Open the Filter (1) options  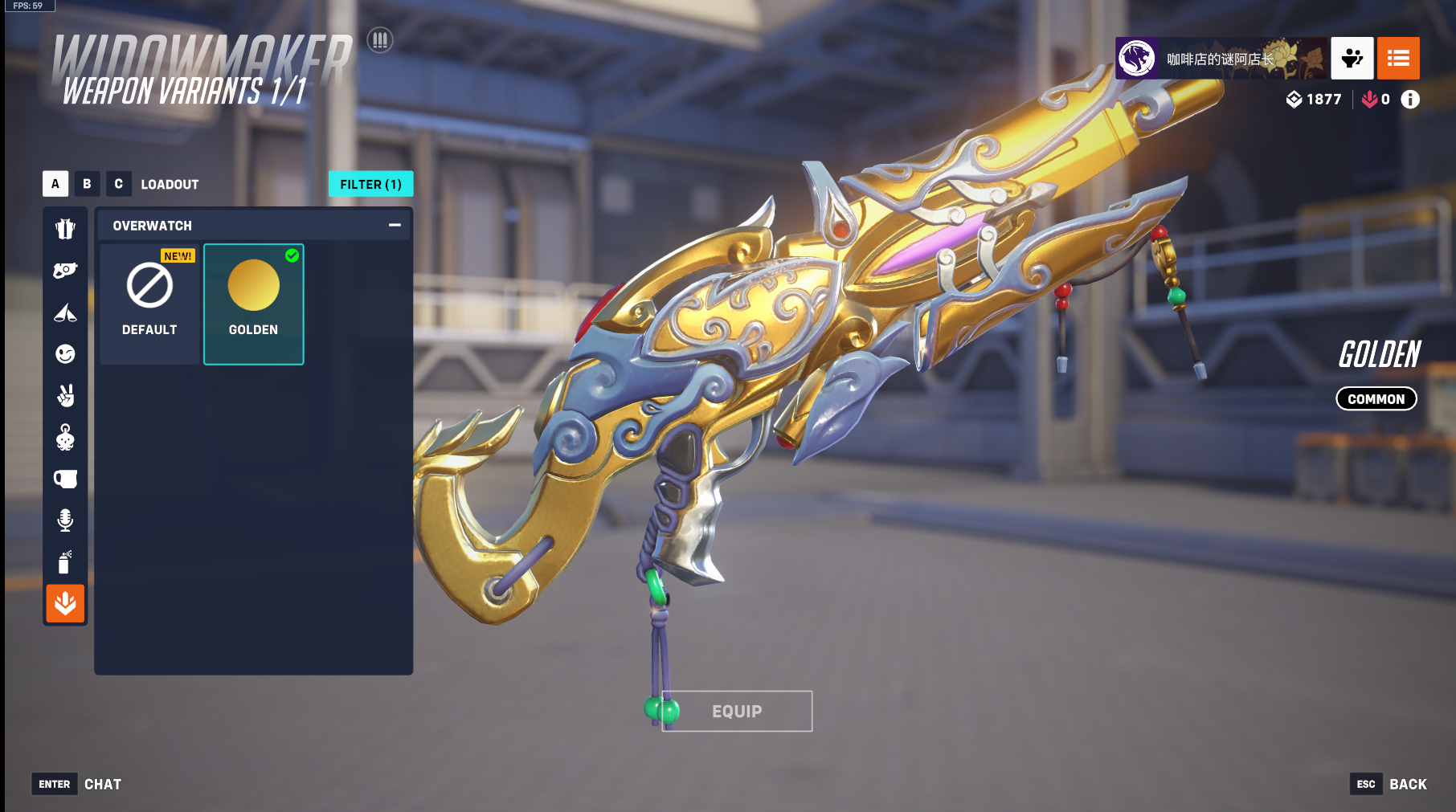tap(370, 184)
